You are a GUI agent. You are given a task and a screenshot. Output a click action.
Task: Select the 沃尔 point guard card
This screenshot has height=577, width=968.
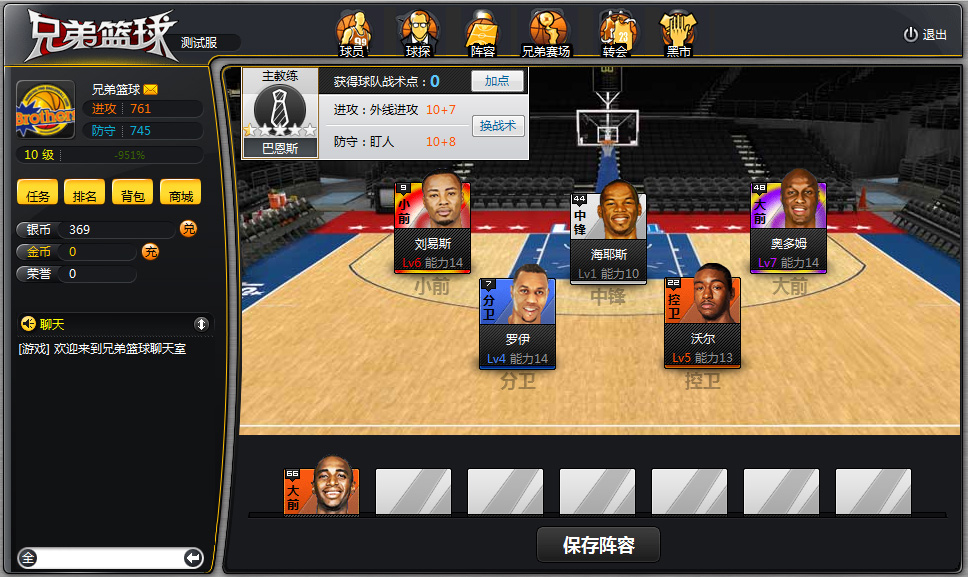click(x=702, y=322)
